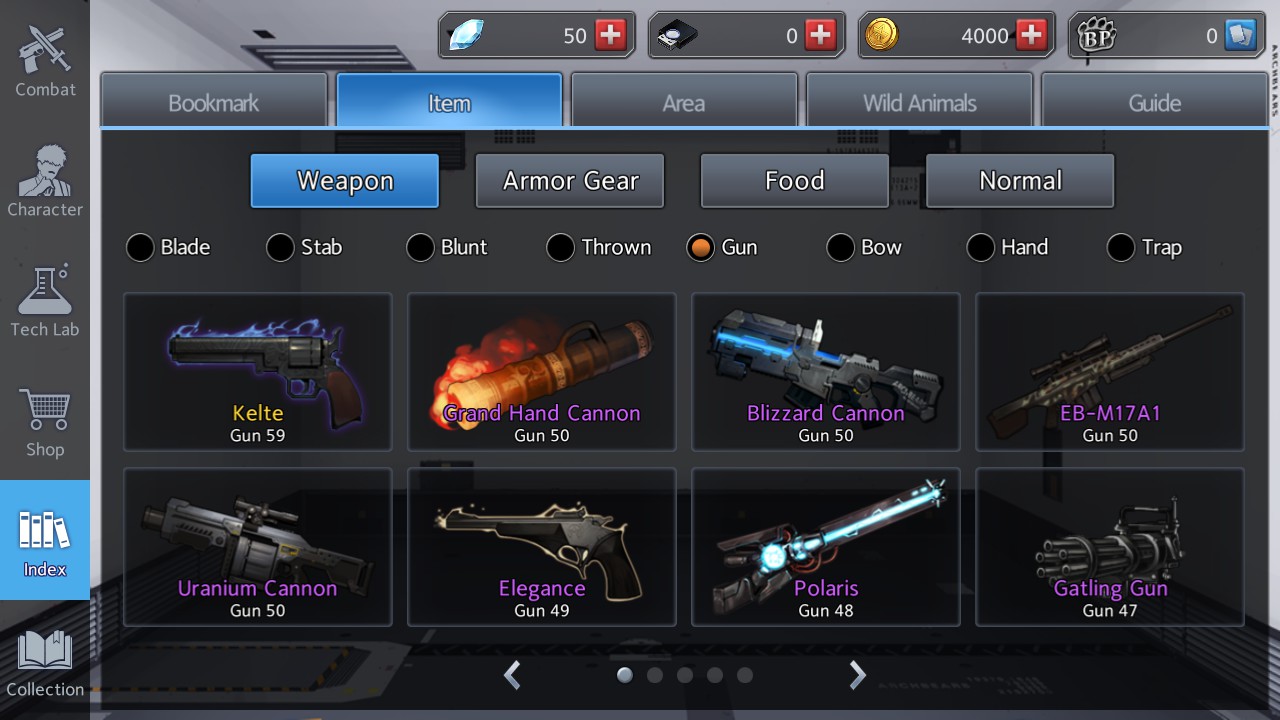Viewport: 1280px width, 720px height.
Task: Switch to the Wild Animals tab
Action: (x=918, y=101)
